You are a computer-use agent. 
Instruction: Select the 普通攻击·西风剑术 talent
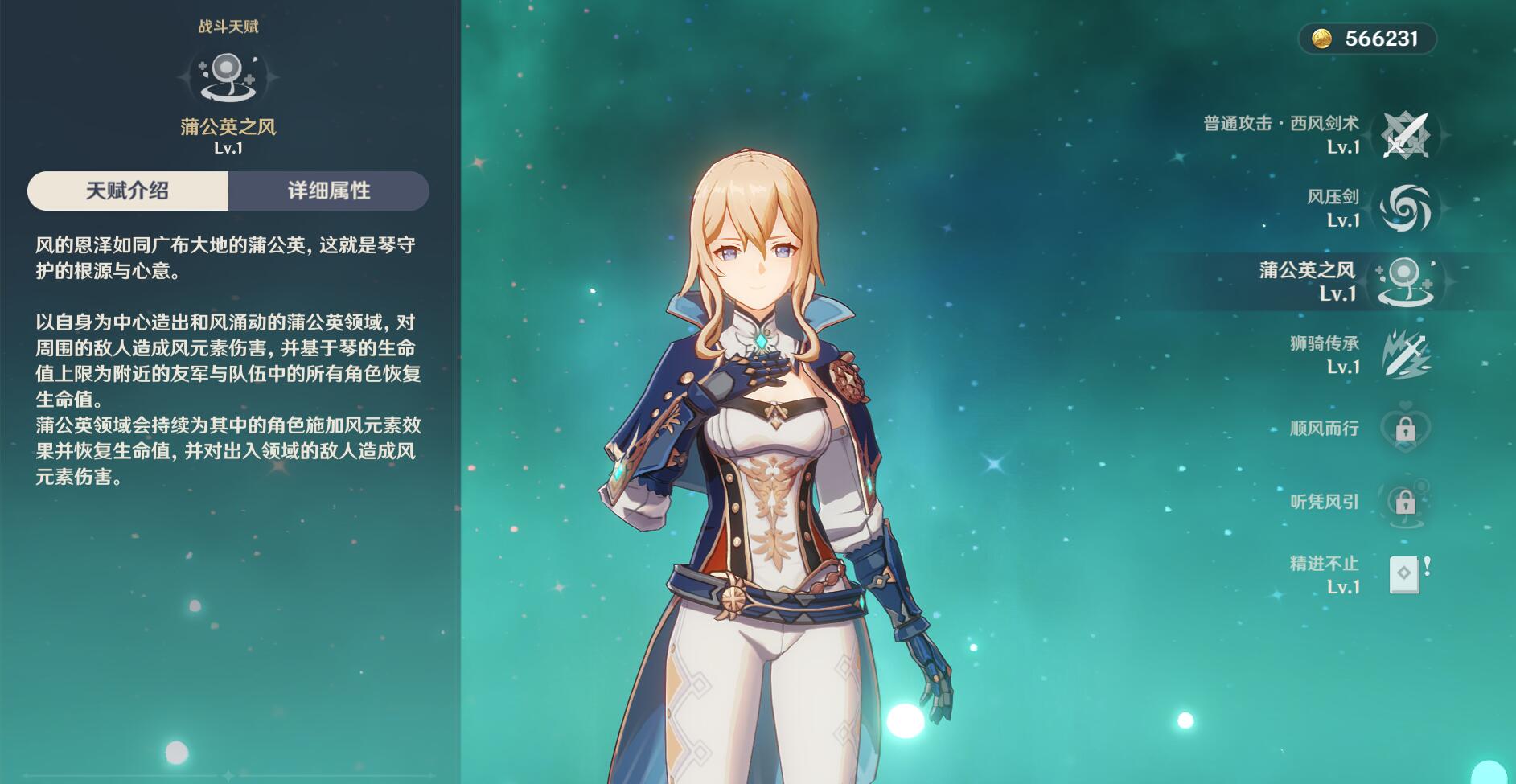(1404, 134)
